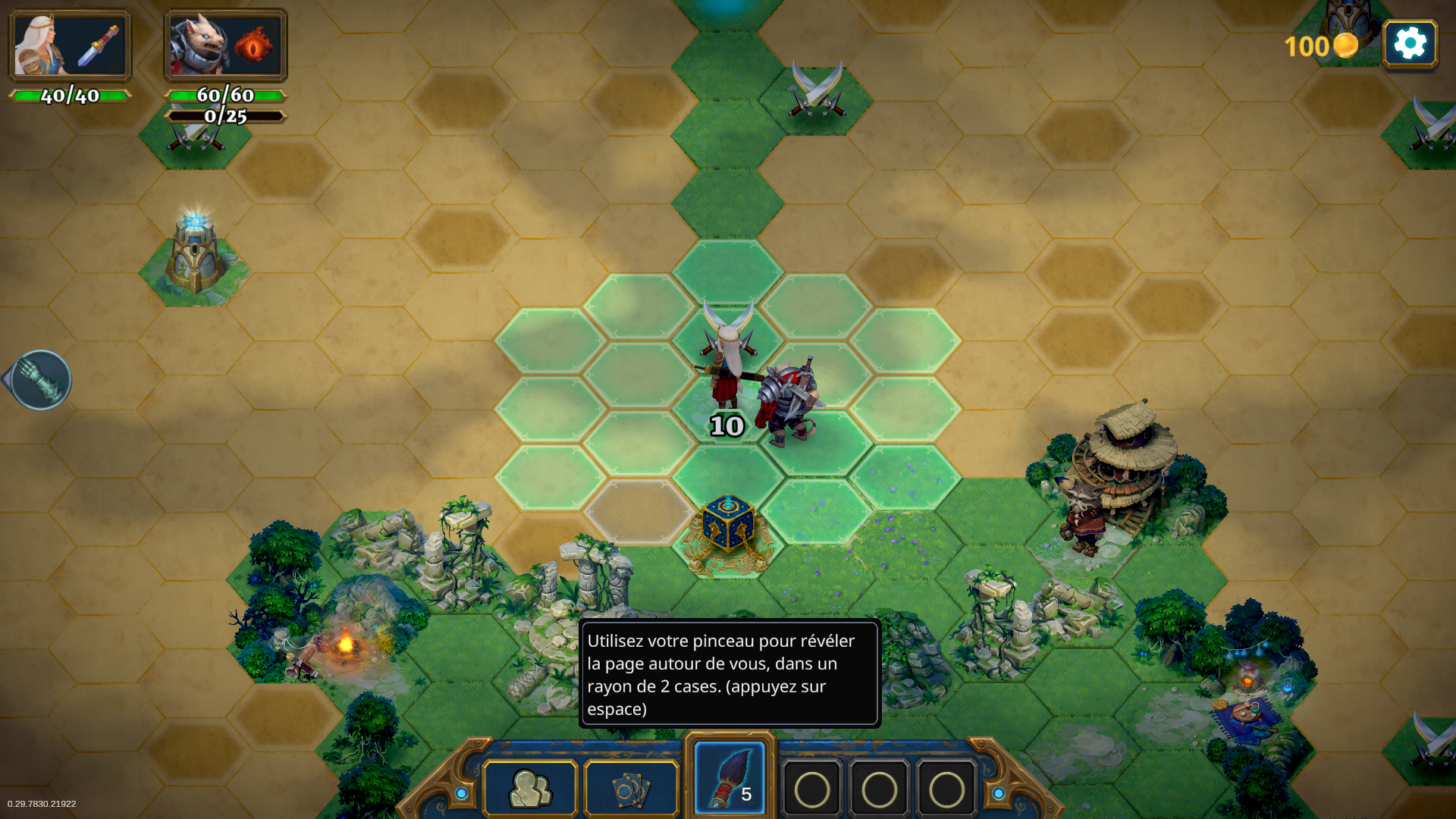Open the card deck button
This screenshot has height=819, width=1456.
[631, 789]
